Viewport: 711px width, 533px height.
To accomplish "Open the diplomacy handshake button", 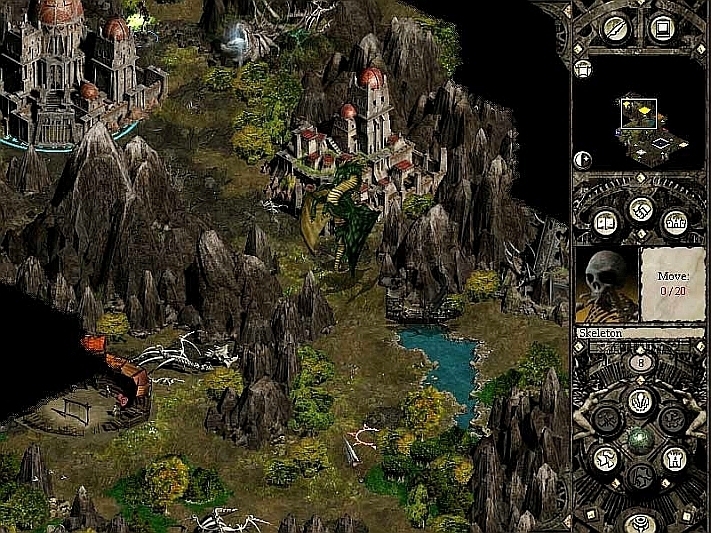I will pos(640,210).
